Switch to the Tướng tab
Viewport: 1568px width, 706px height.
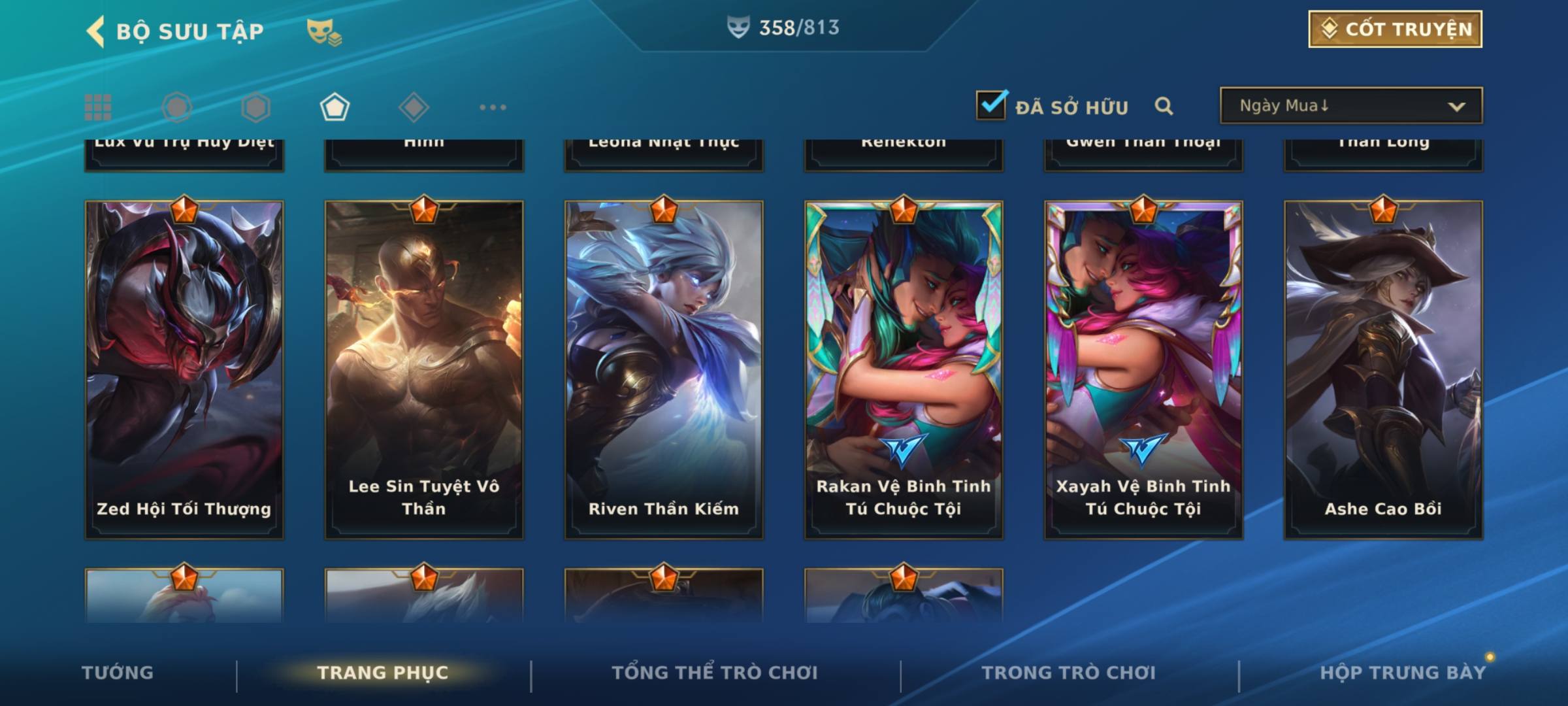(x=118, y=673)
